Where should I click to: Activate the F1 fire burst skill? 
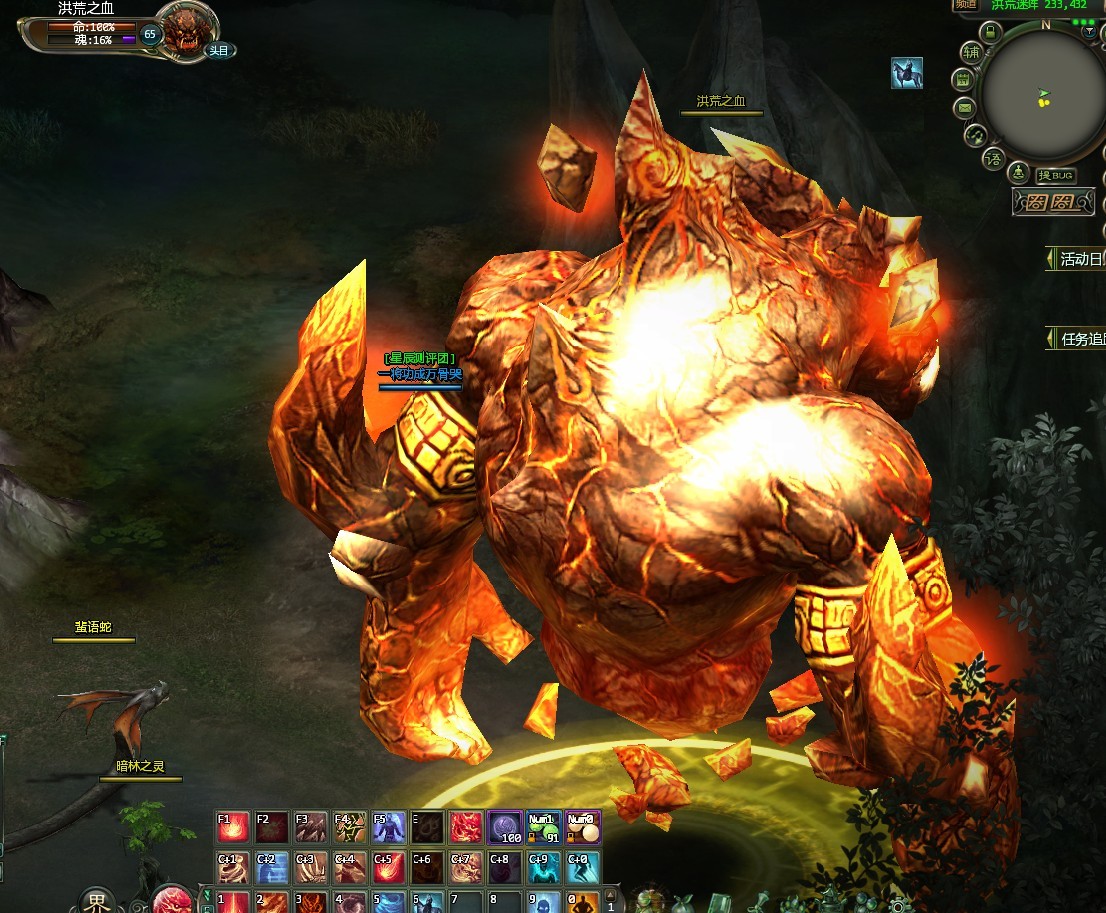[x=233, y=828]
